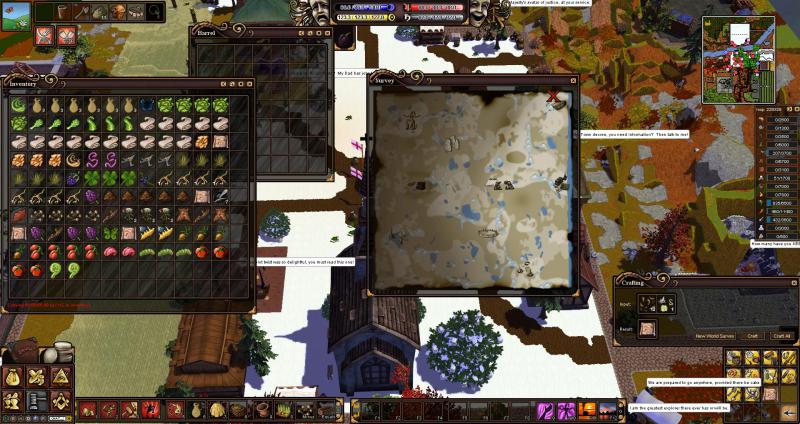This screenshot has height=424, width=800.
Task: Craft all items in Crafting window
Action: pos(783,336)
